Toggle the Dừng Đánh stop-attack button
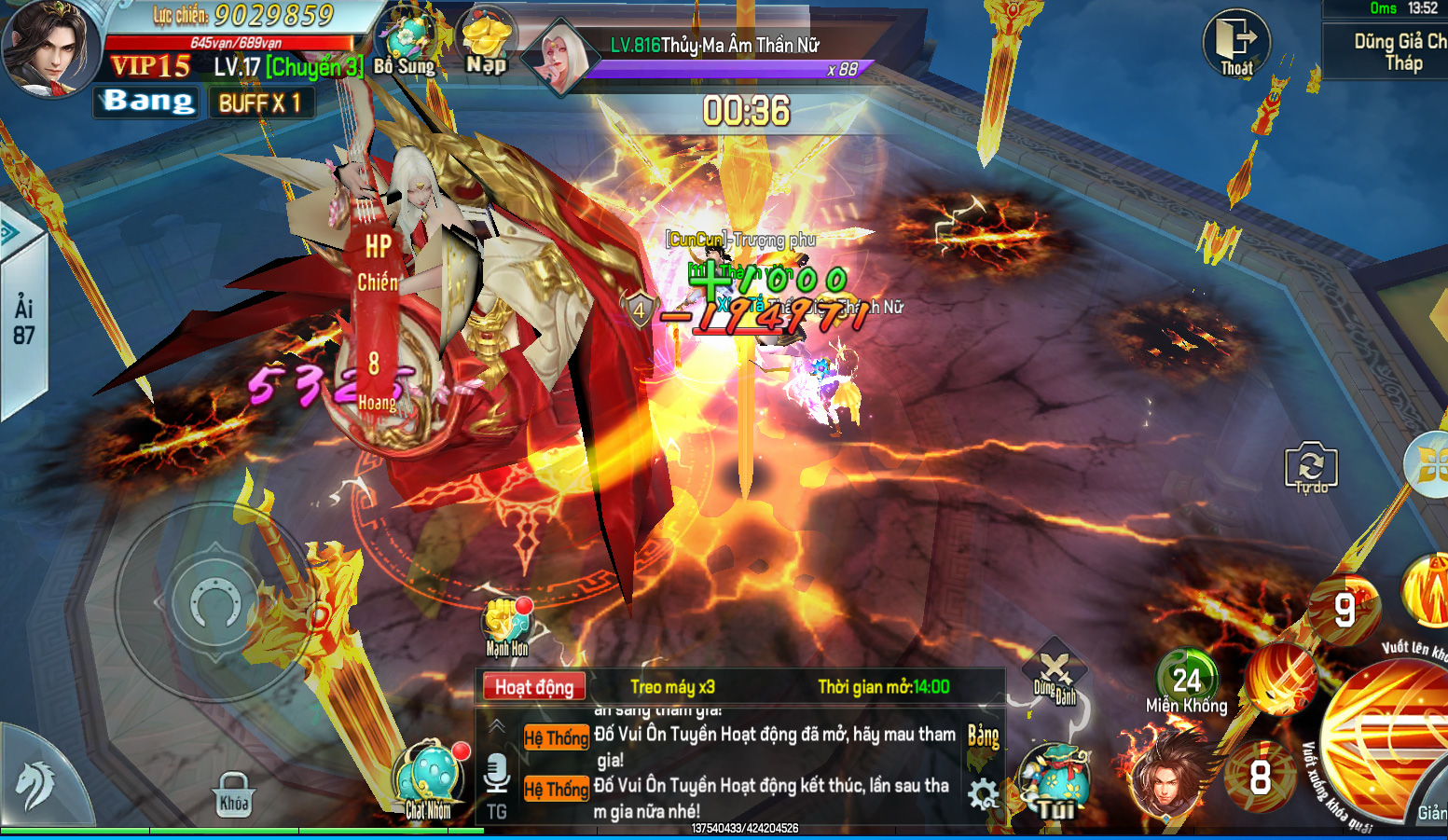The width and height of the screenshot is (1448, 840). click(x=1055, y=673)
